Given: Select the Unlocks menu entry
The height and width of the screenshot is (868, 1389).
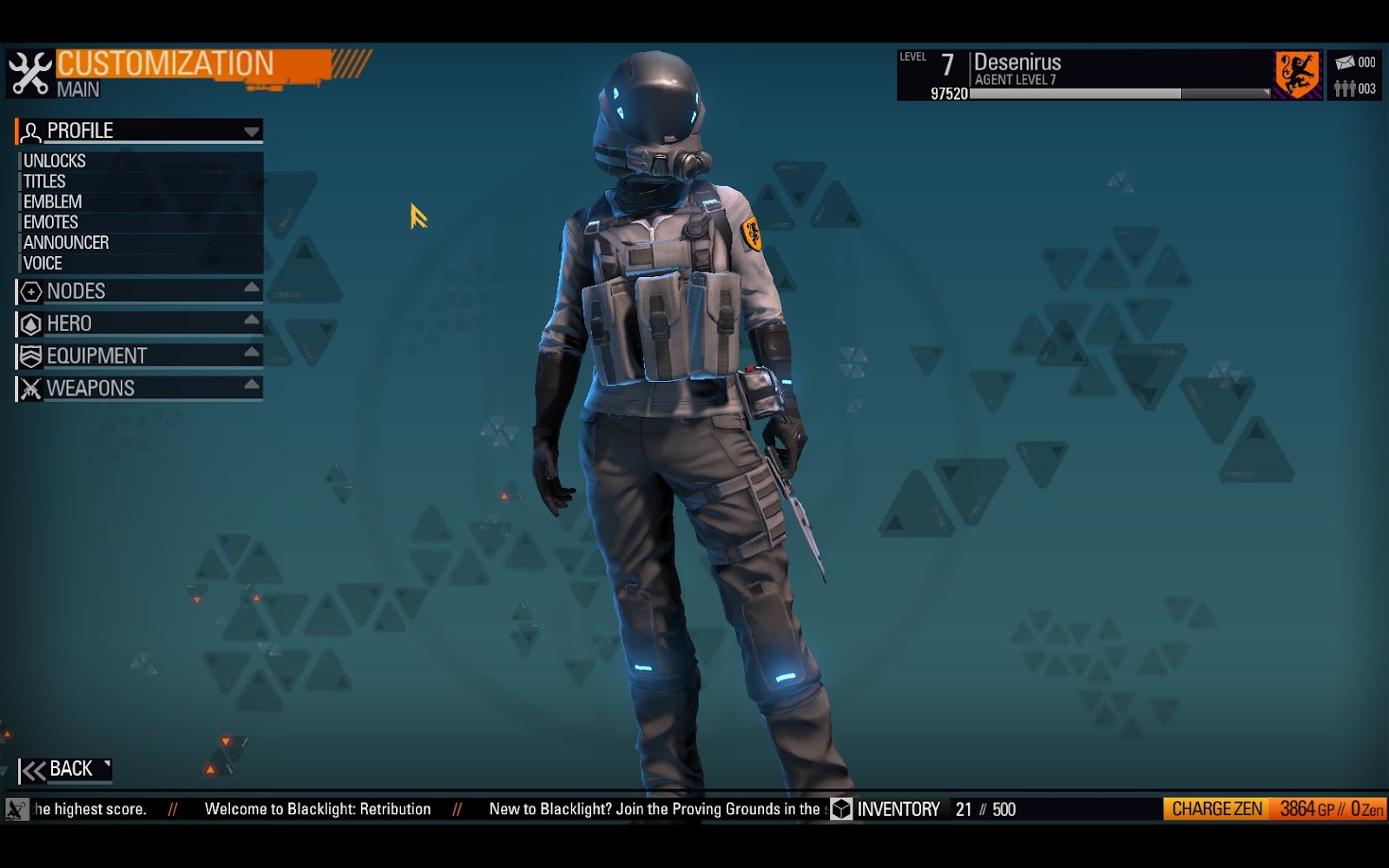Looking at the screenshot, I should point(55,161).
